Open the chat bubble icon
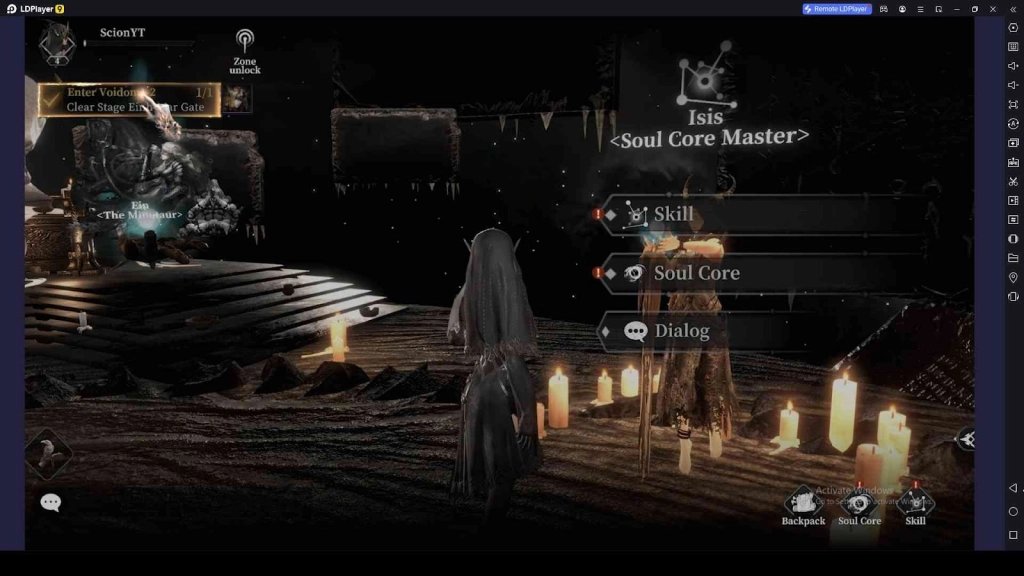This screenshot has width=1024, height=576. click(50, 502)
